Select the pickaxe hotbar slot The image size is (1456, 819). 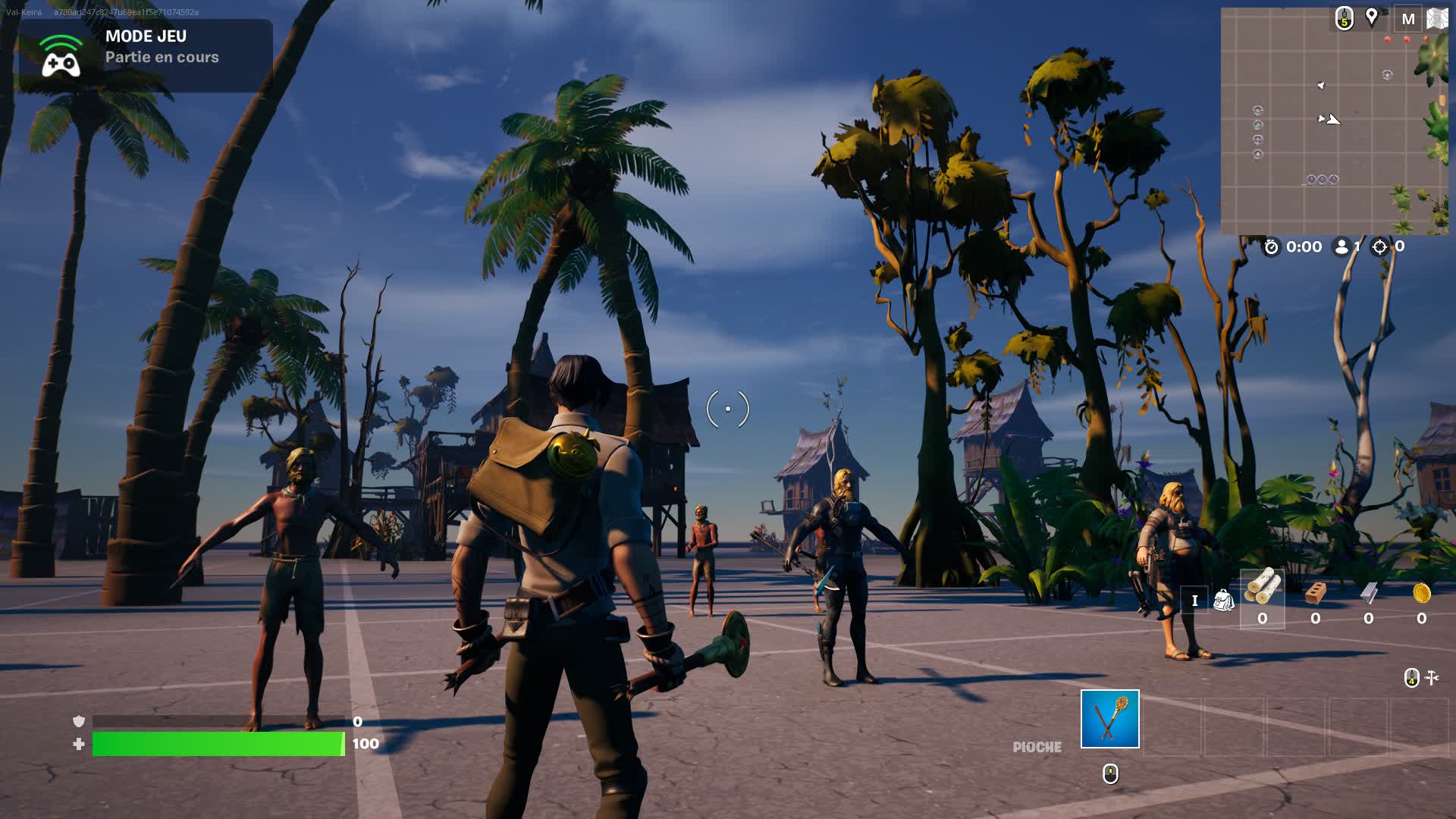click(x=1109, y=719)
